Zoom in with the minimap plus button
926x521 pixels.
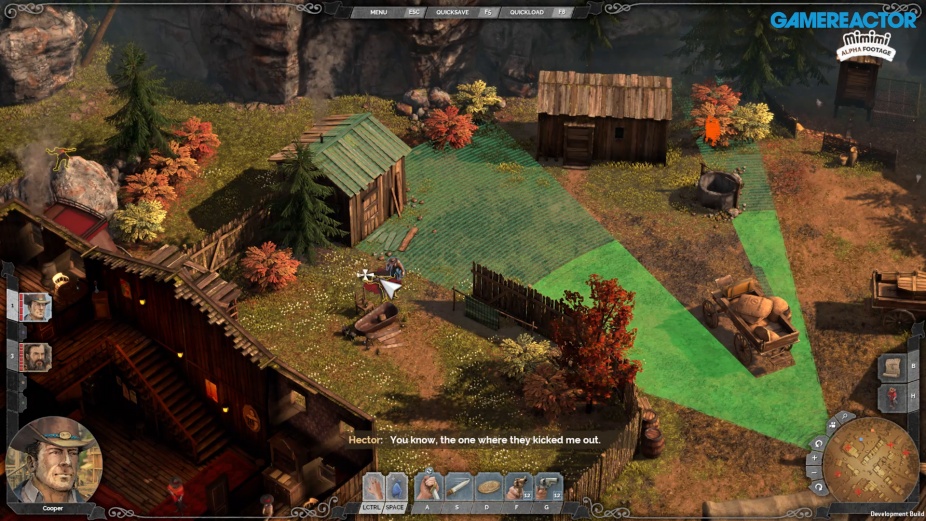point(817,458)
